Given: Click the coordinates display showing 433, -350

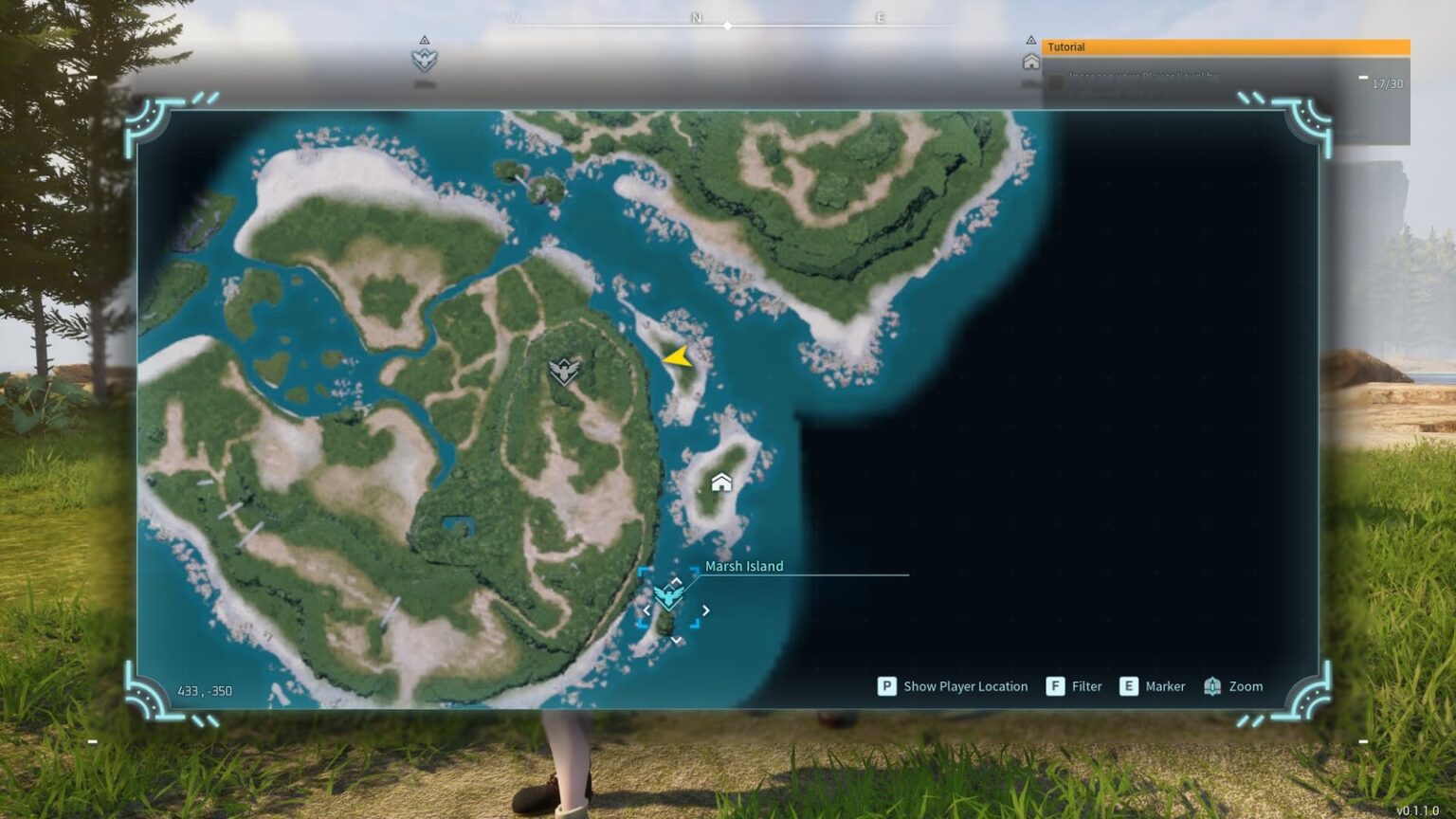Looking at the screenshot, I should click(206, 691).
